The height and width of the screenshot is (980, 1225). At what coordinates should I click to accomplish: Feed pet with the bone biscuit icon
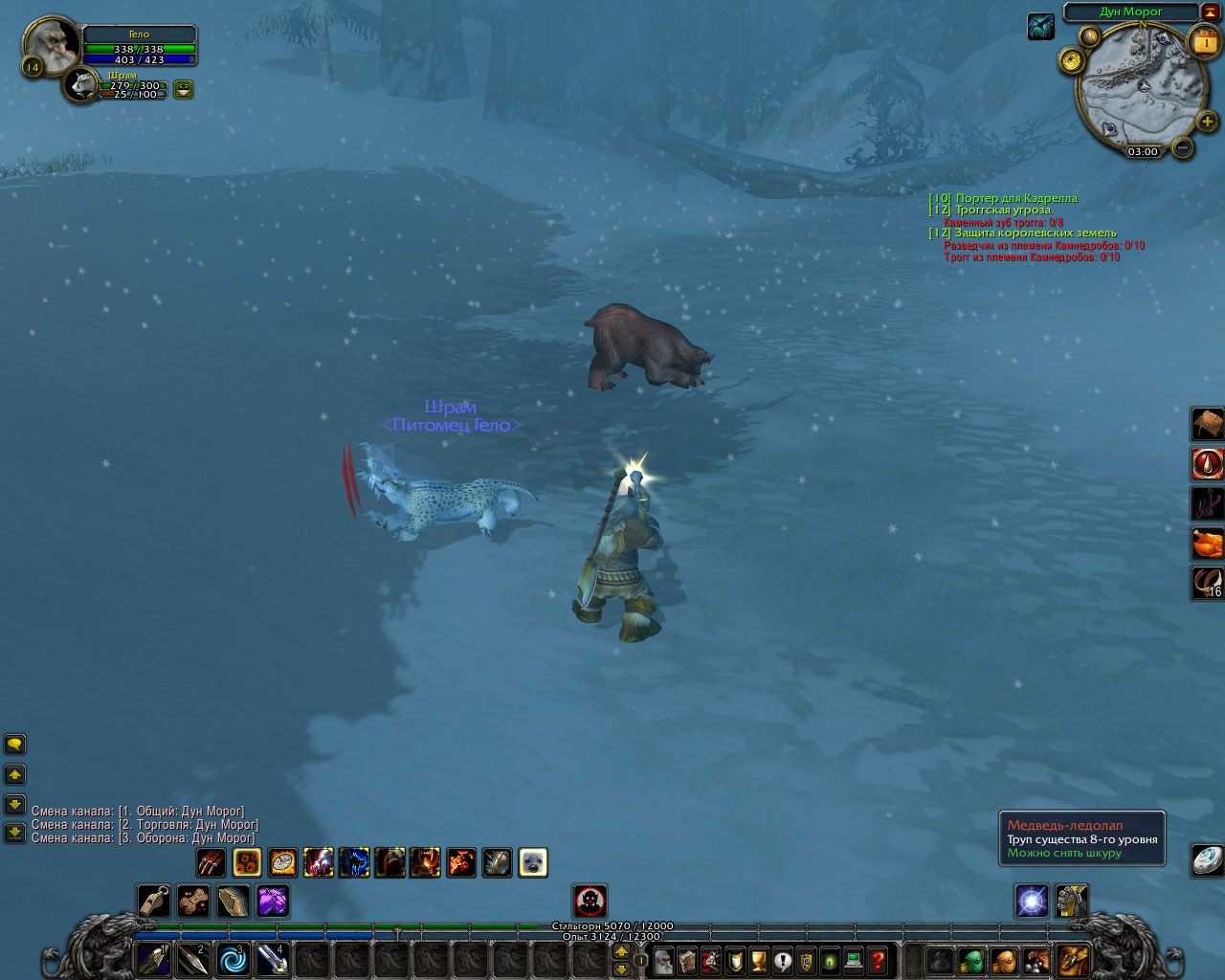[x=193, y=901]
